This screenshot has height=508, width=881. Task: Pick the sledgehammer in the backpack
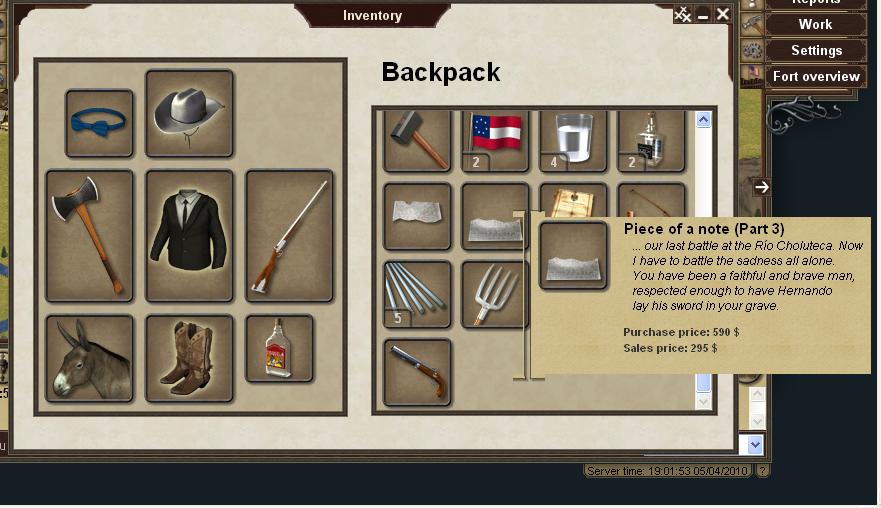(x=417, y=140)
